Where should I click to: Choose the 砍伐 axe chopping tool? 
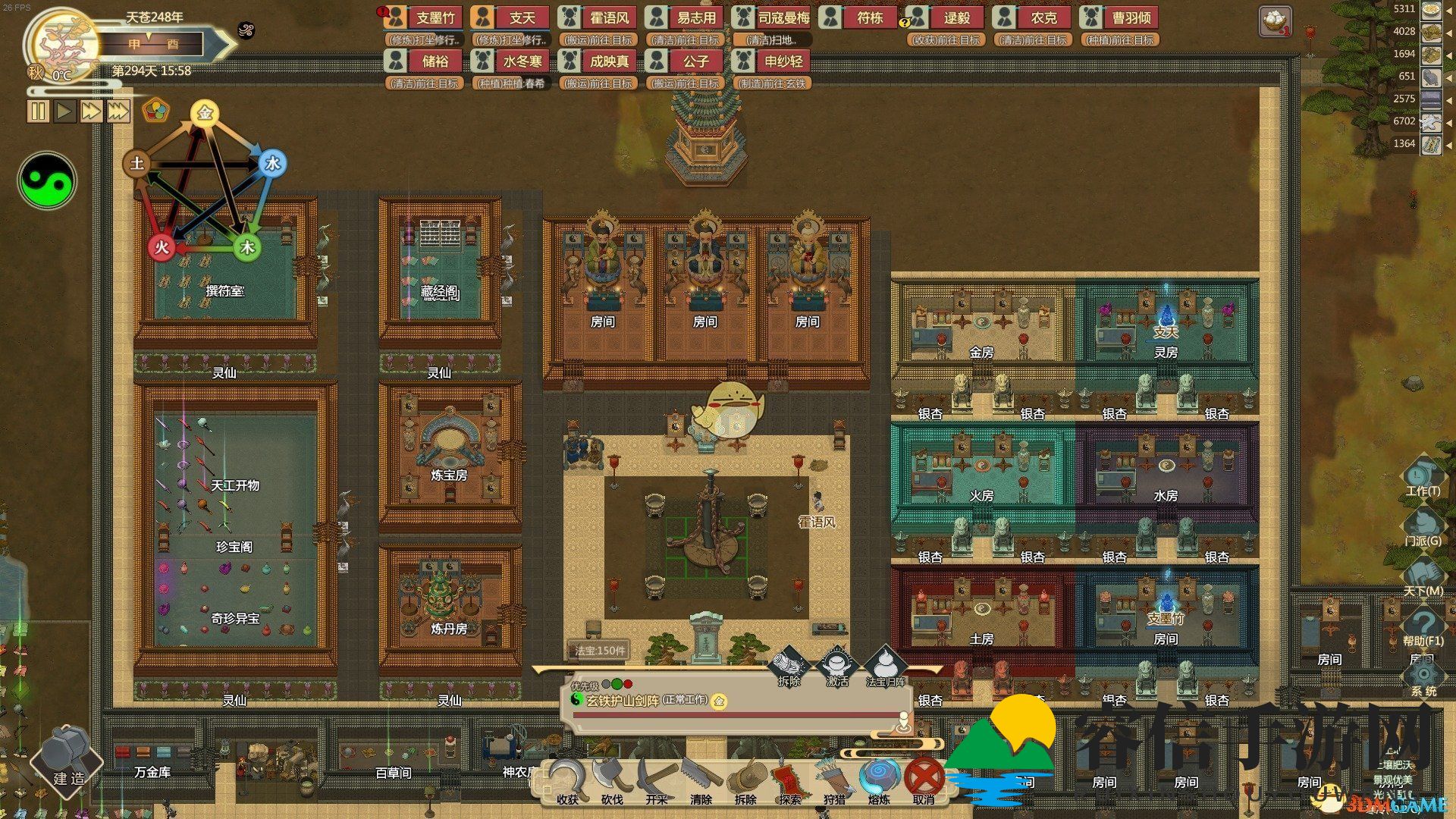tap(613, 780)
